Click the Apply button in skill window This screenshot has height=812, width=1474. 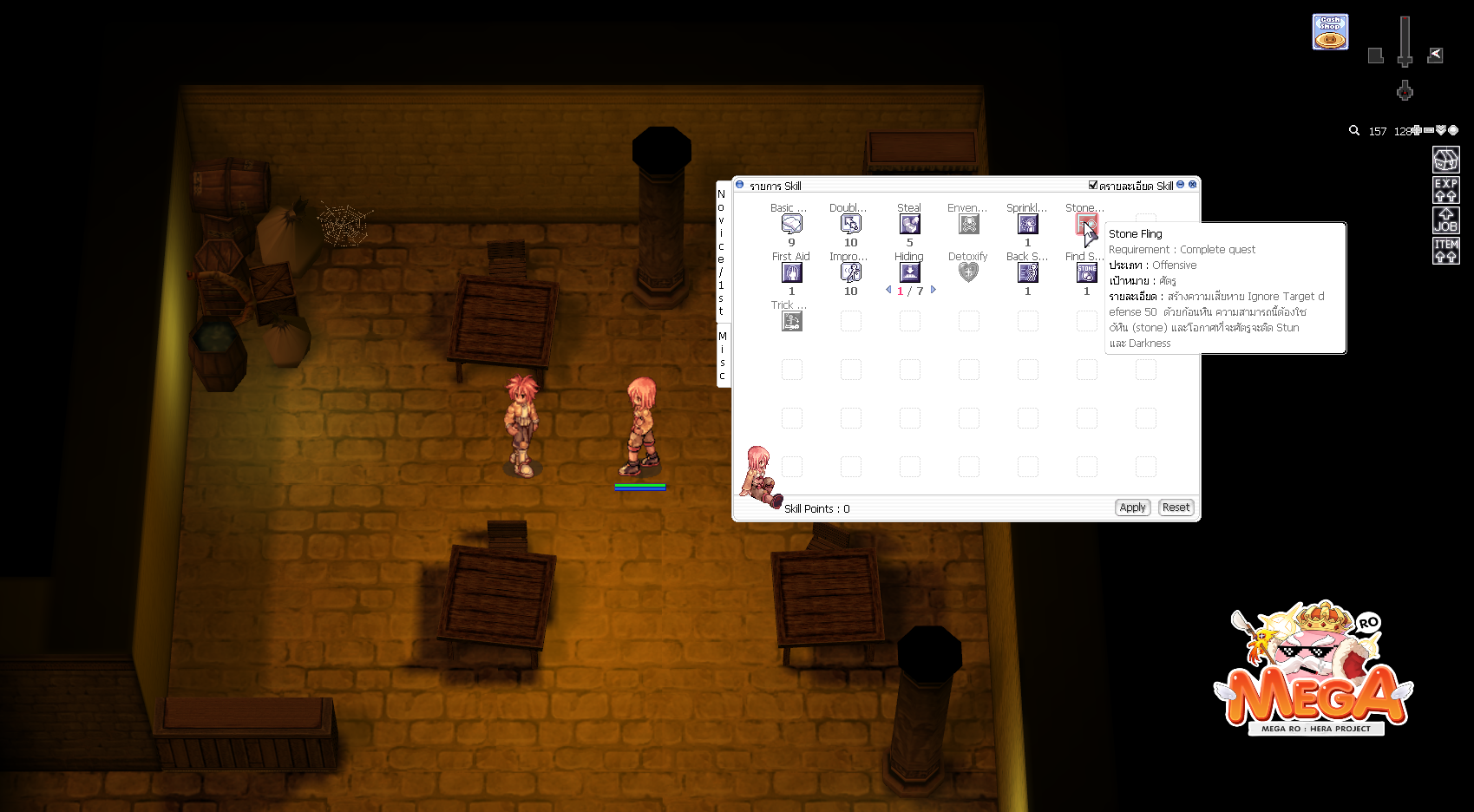click(x=1132, y=507)
